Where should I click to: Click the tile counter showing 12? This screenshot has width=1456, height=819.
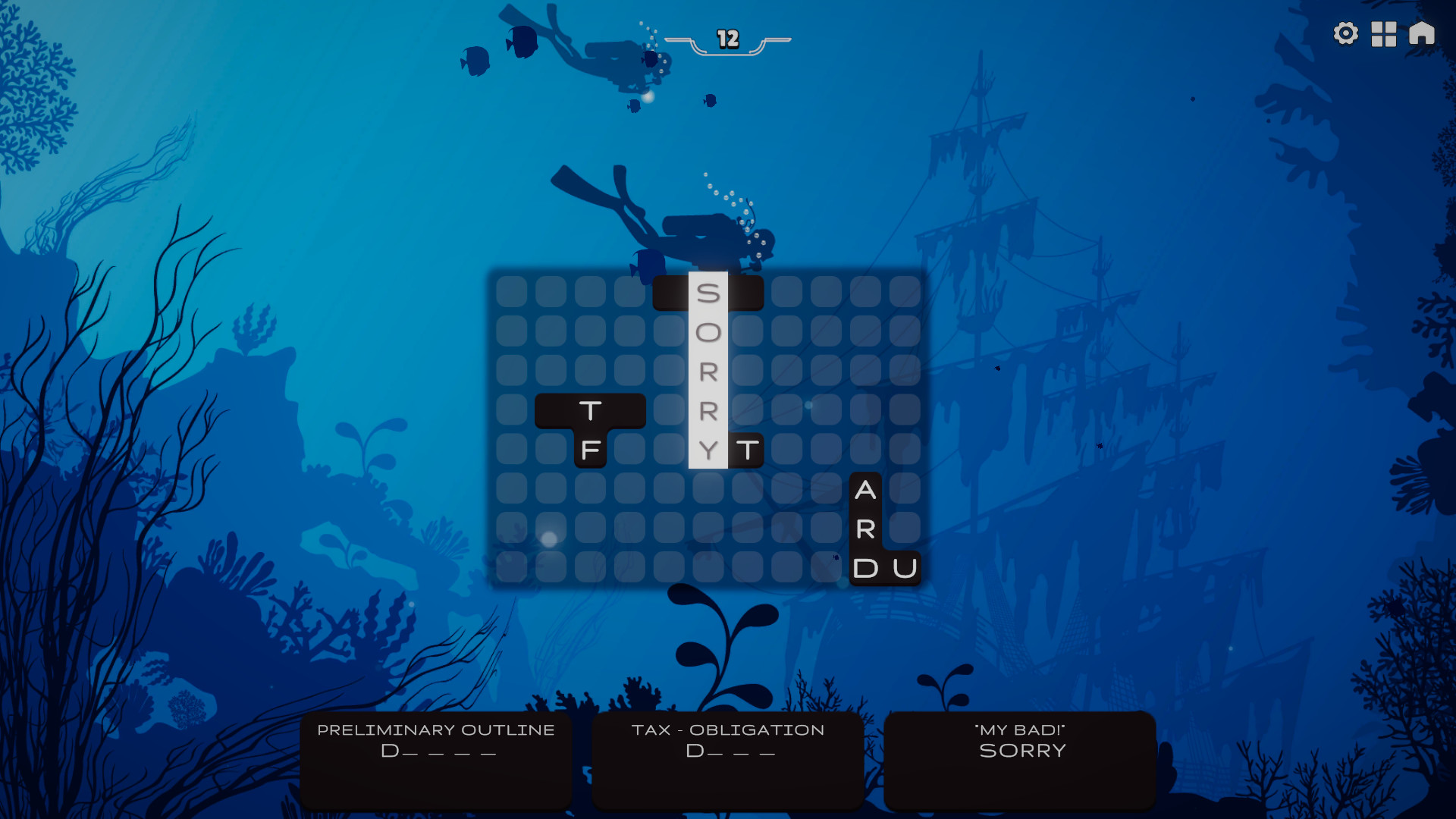[x=726, y=39]
